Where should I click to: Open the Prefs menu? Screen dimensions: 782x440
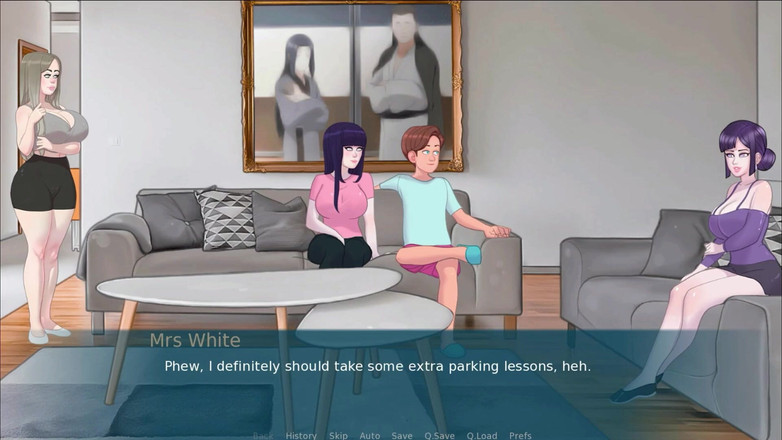click(x=520, y=435)
